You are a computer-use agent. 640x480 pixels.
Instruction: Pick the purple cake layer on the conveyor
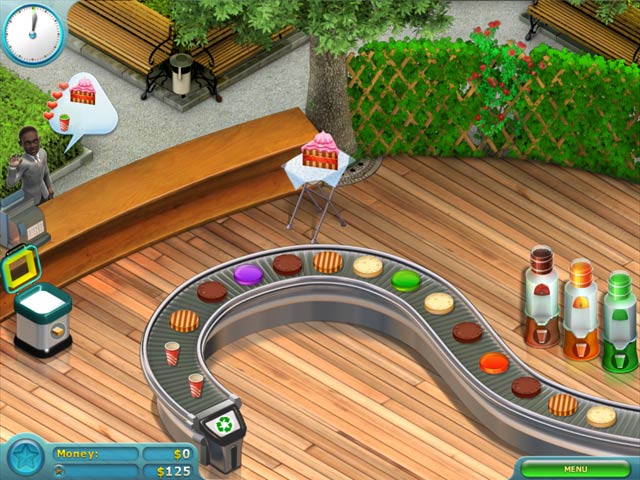click(248, 273)
